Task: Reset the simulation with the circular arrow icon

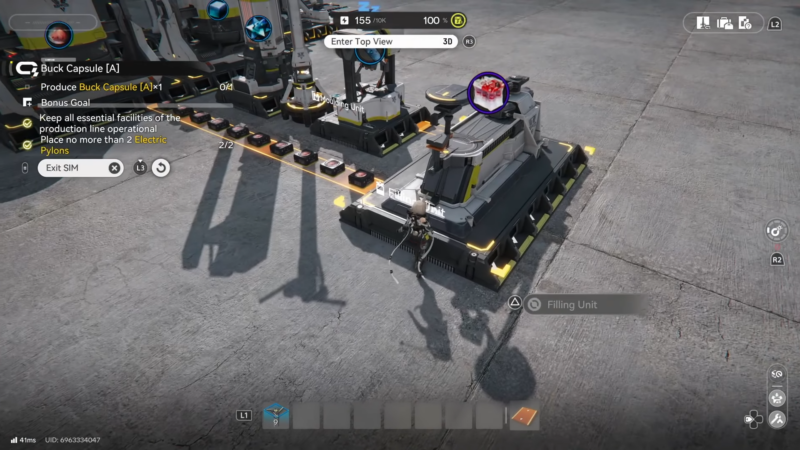Action: coord(161,168)
